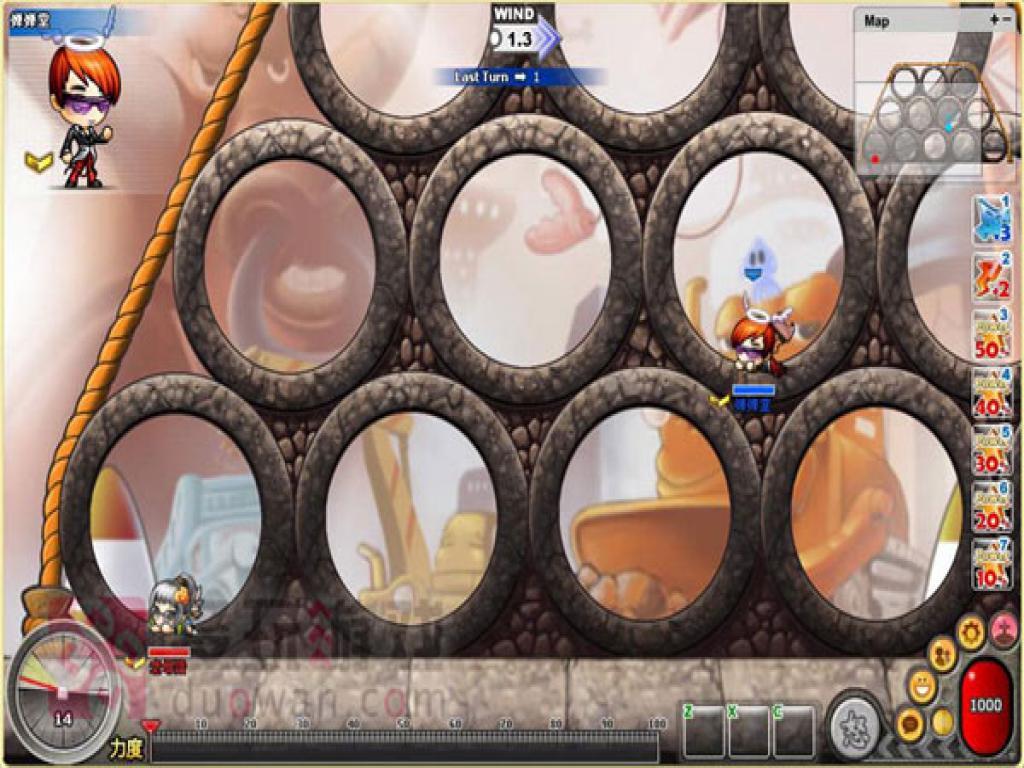Use the 50% power boost item
Viewport: 1024px width, 768px height.
coord(991,334)
